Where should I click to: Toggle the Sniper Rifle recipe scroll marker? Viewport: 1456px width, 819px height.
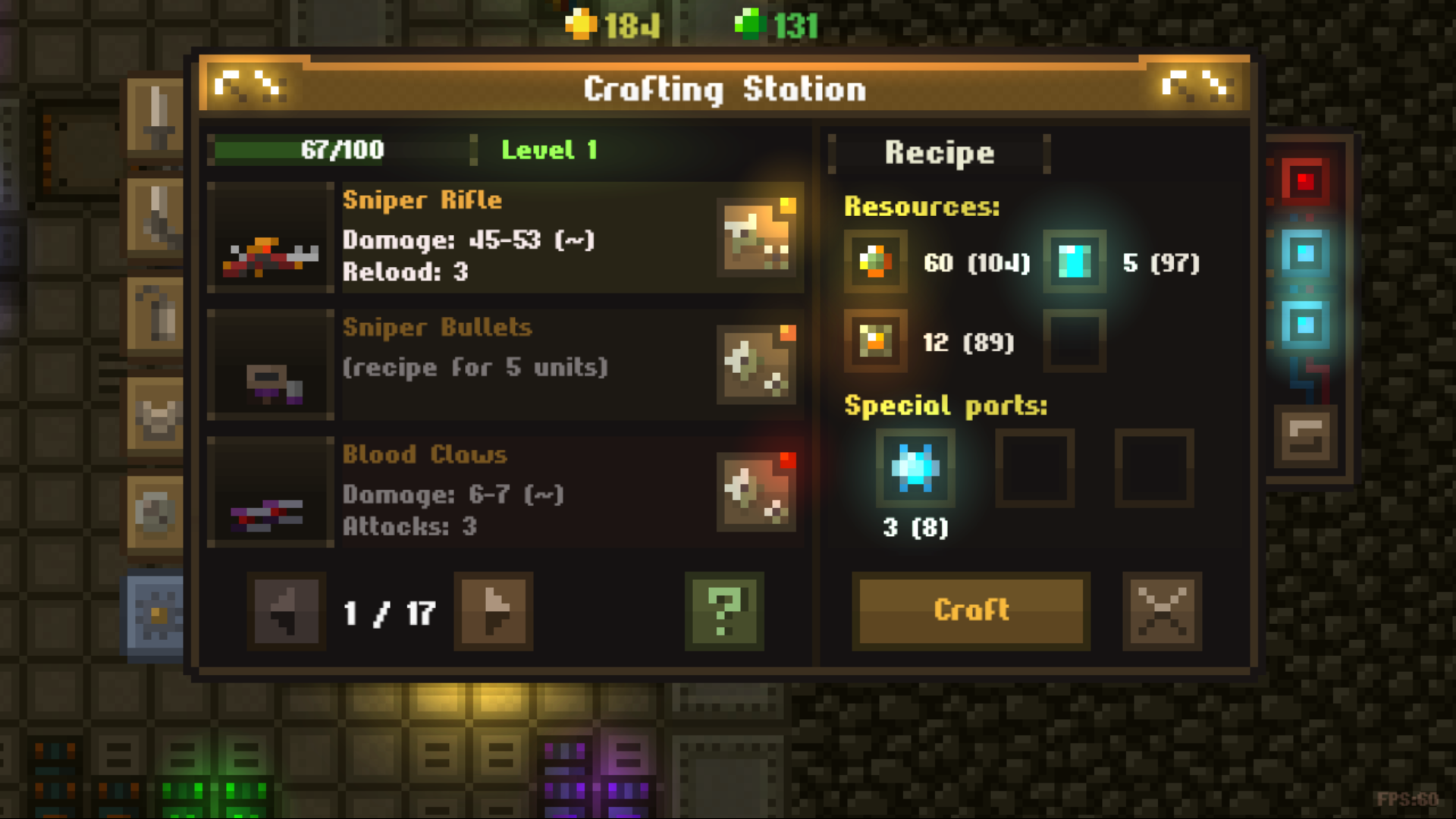click(757, 235)
